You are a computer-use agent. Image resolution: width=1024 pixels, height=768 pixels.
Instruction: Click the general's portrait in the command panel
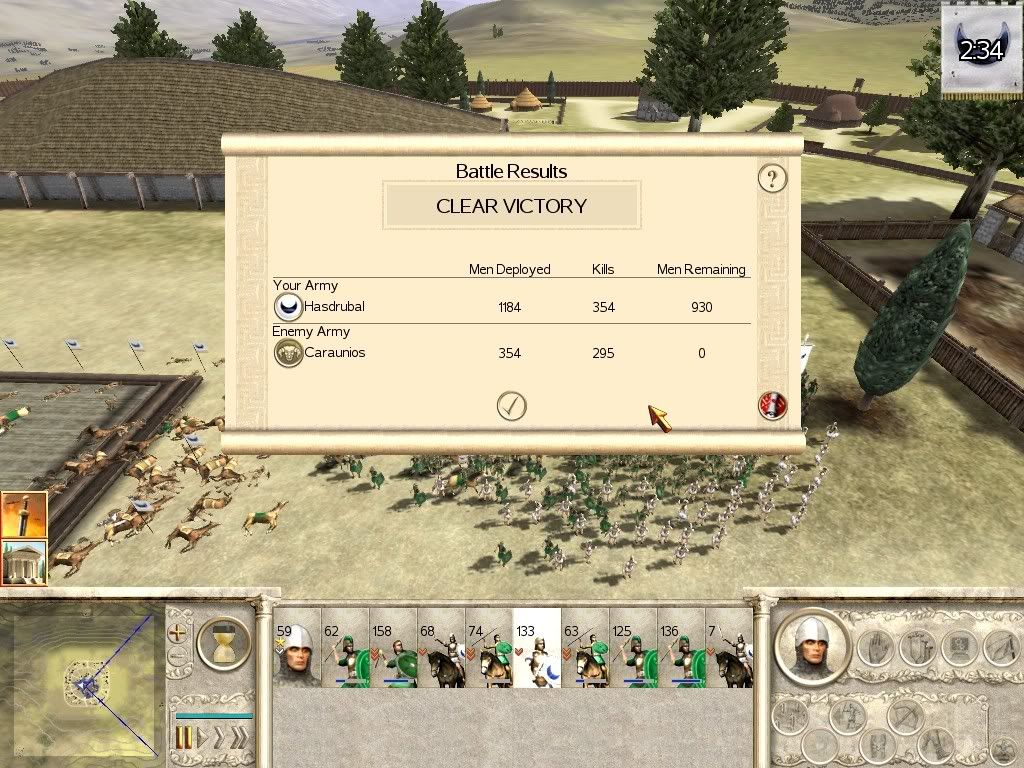click(x=812, y=646)
